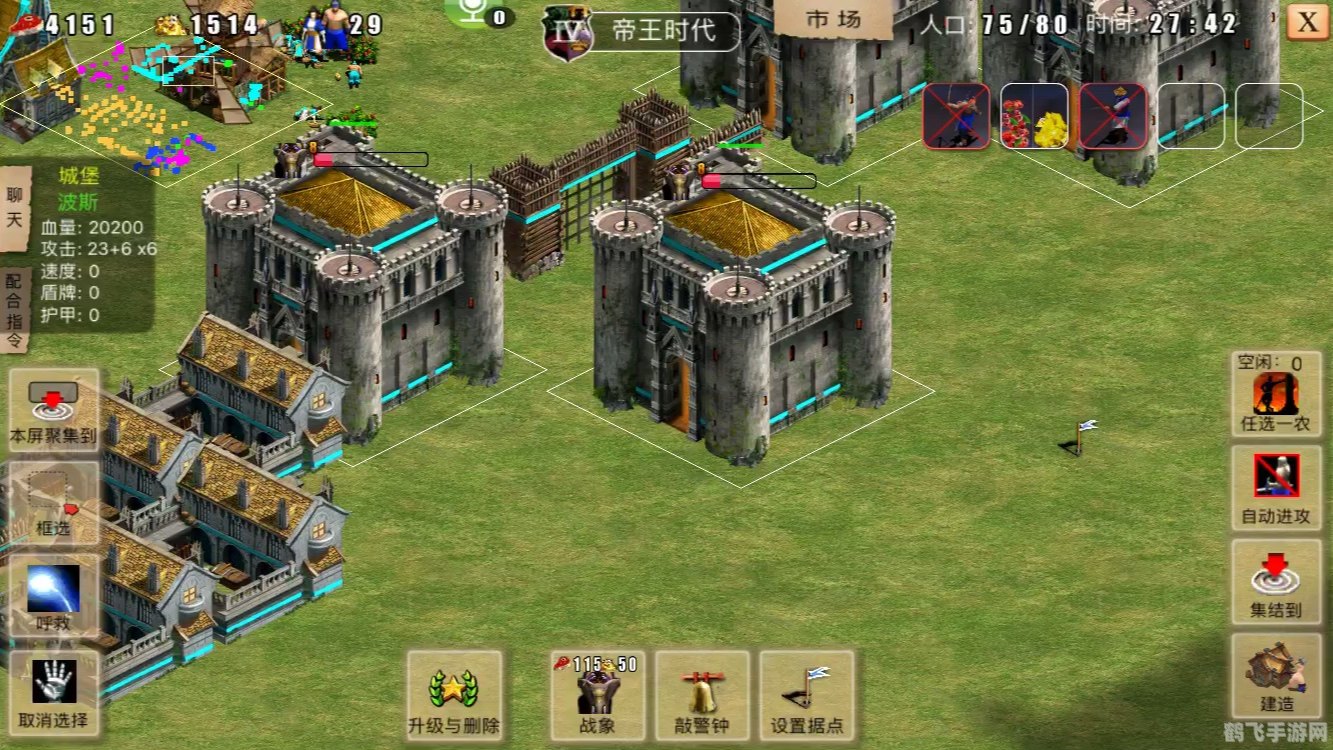The height and width of the screenshot is (750, 1333).
Task: Select an idle villager via 任选一农
Action: pos(1276,394)
